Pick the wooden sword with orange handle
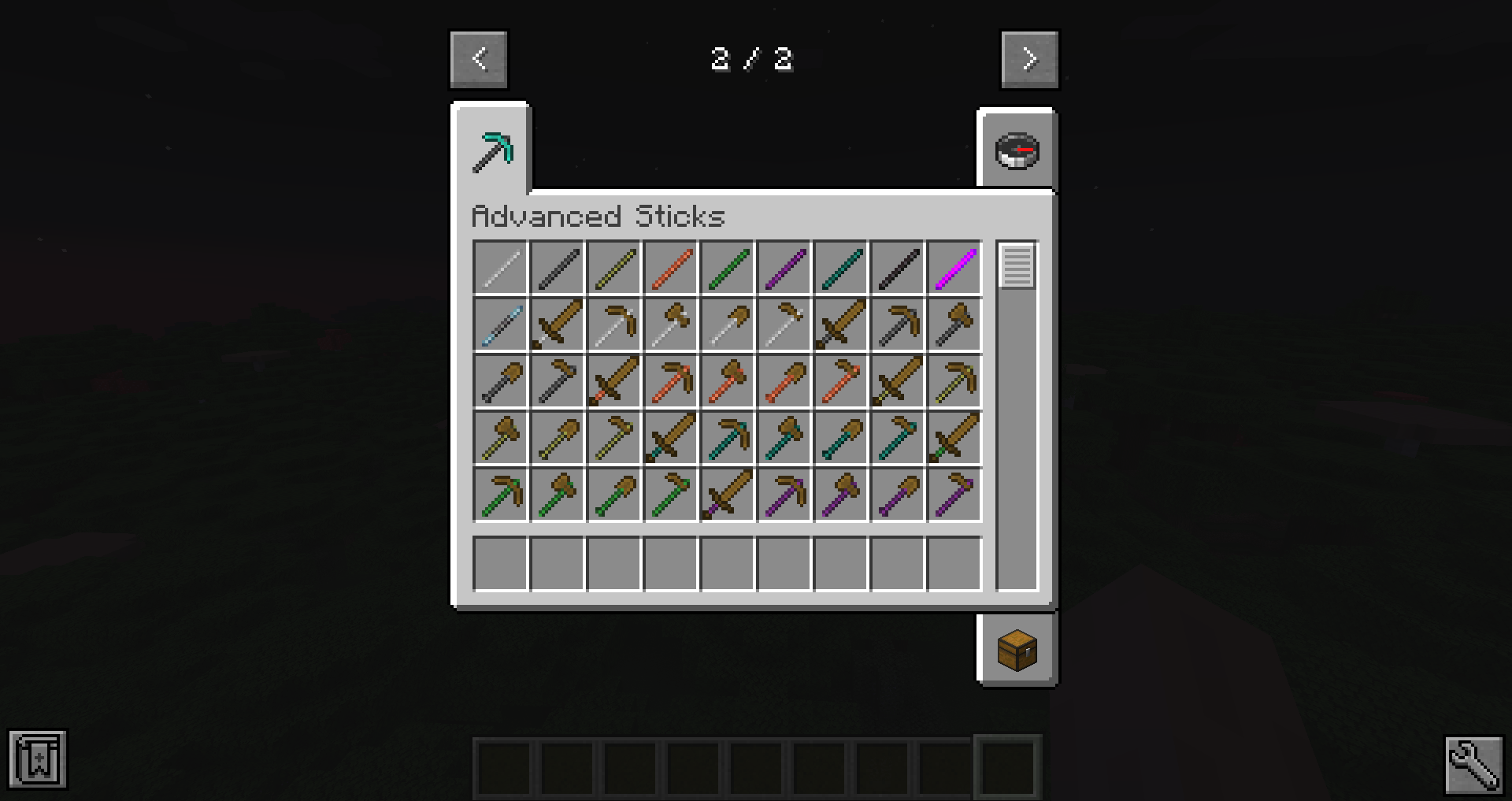Image resolution: width=1512 pixels, height=801 pixels. tap(614, 381)
